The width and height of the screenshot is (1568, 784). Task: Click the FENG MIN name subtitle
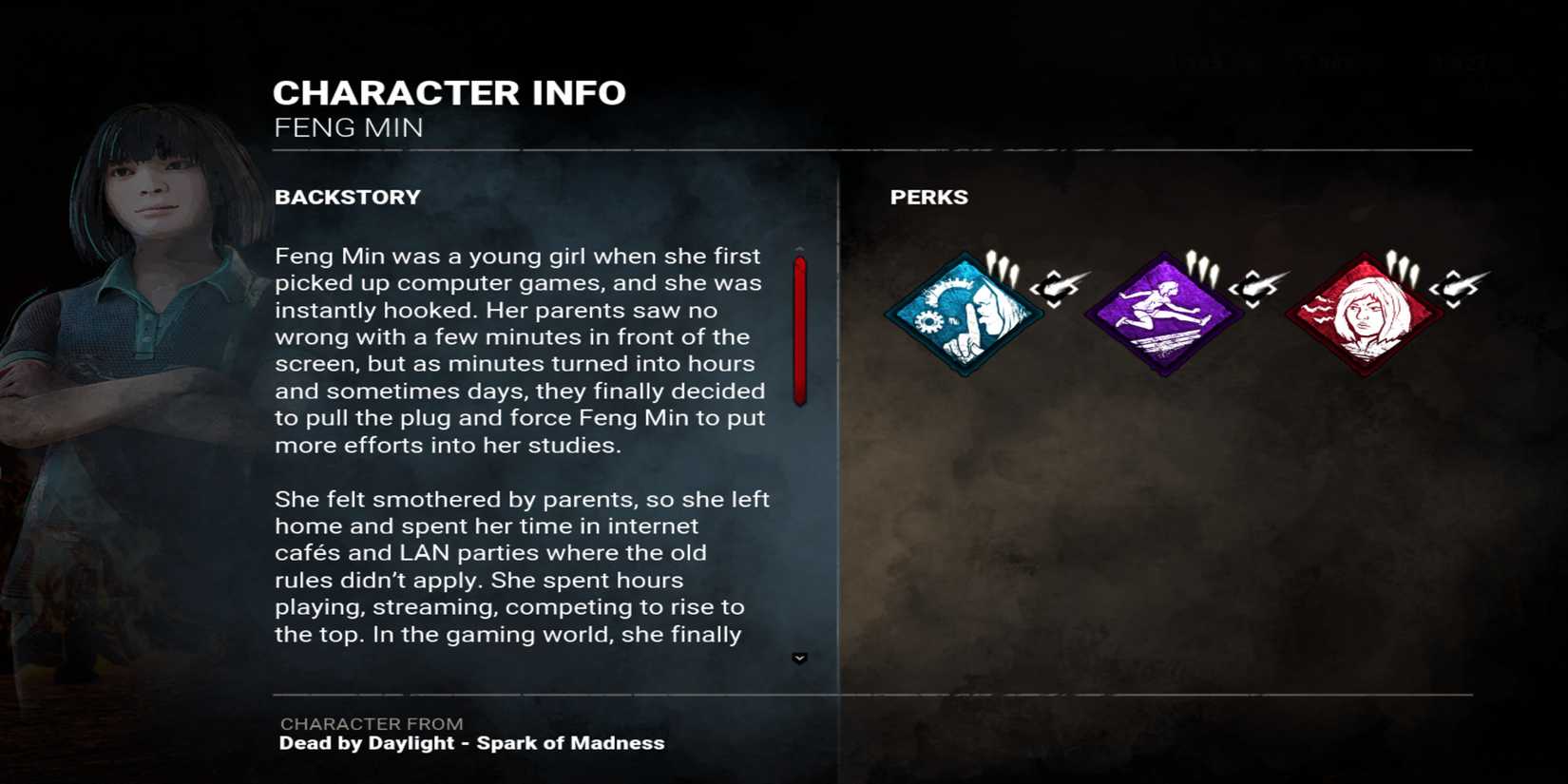click(x=348, y=127)
